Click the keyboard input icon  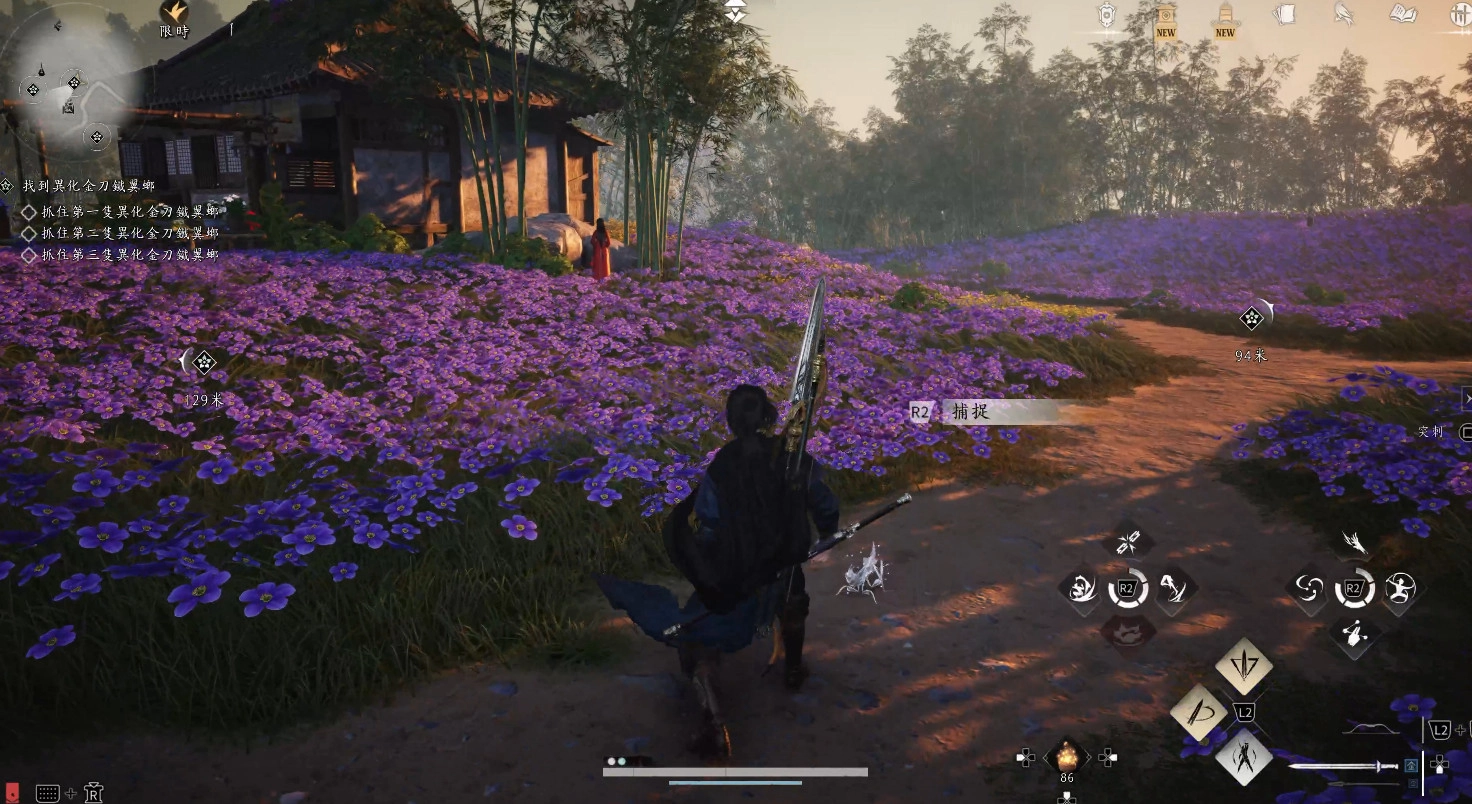pos(47,793)
